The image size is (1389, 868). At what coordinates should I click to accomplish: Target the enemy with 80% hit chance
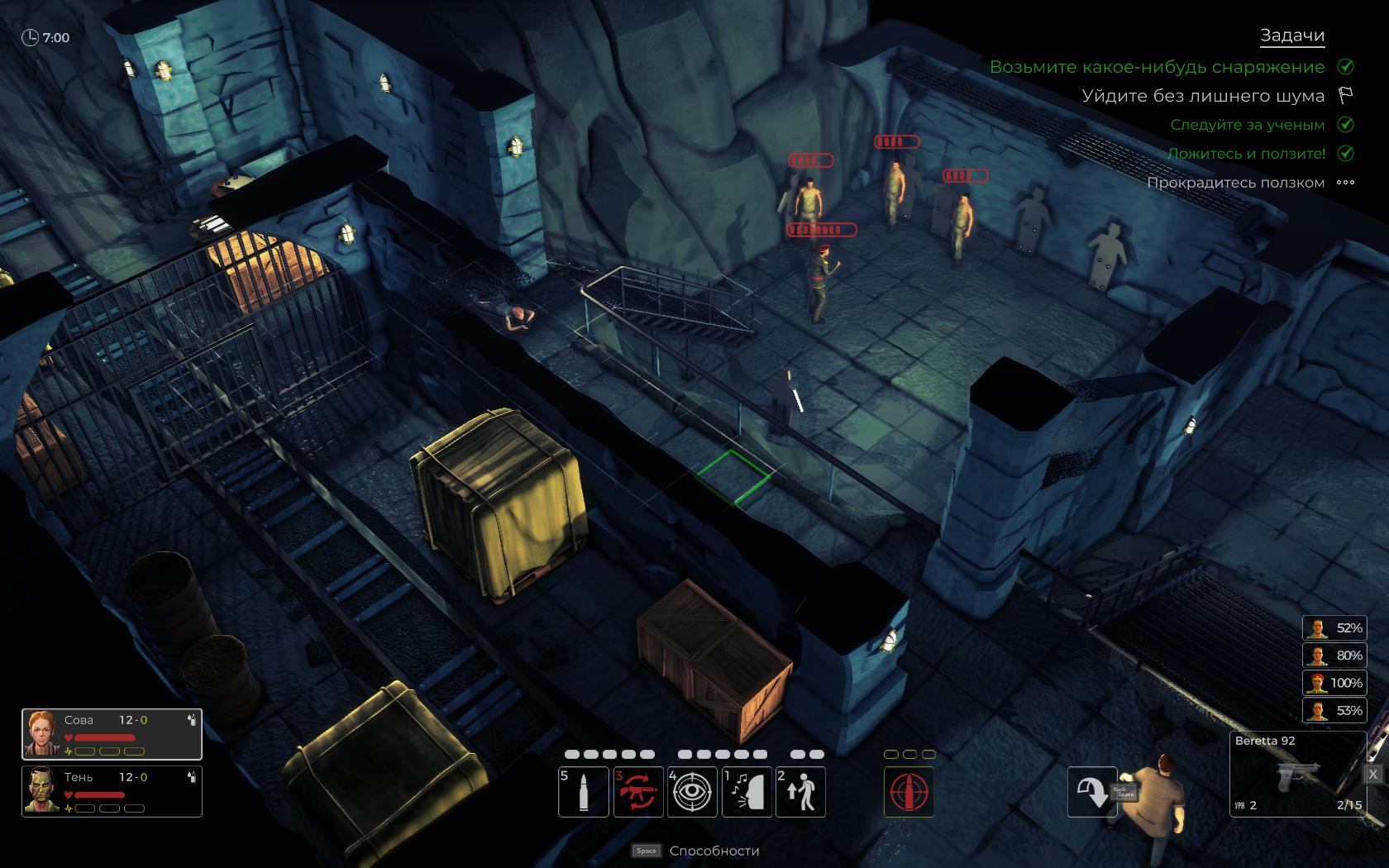[1334, 656]
